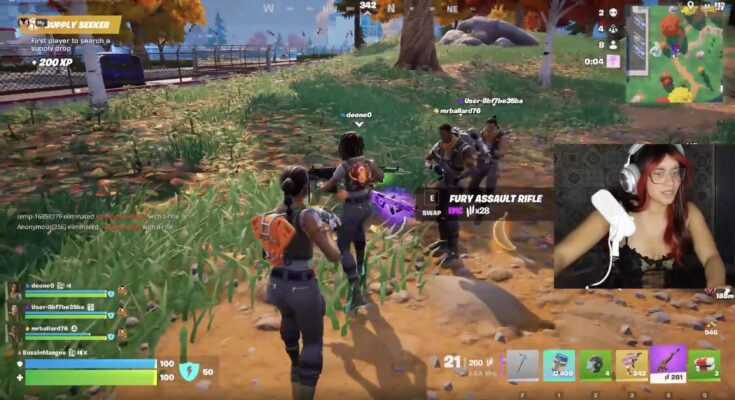The width and height of the screenshot is (735, 400).
Task: Select the red medkit slot with count 3
Action: pyautogui.click(x=704, y=365)
